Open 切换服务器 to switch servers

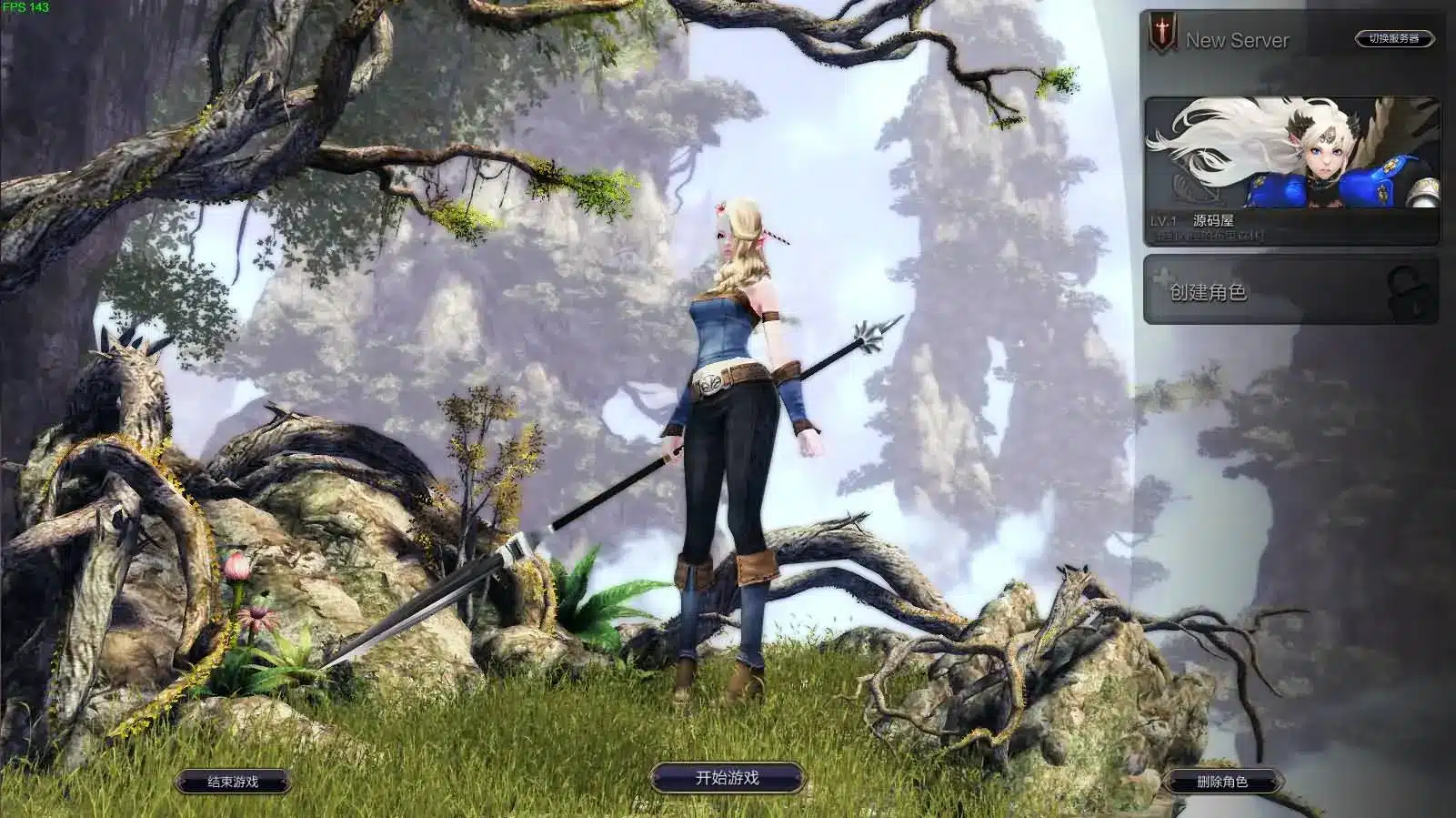click(x=1394, y=38)
